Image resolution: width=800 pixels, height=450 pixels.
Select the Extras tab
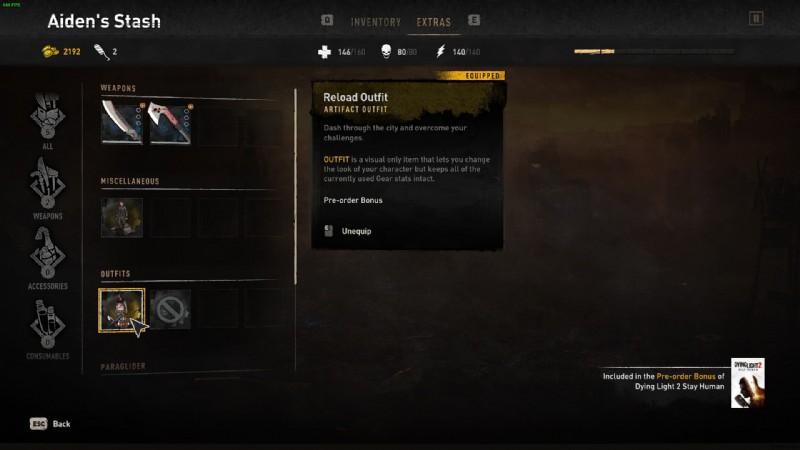[434, 22]
